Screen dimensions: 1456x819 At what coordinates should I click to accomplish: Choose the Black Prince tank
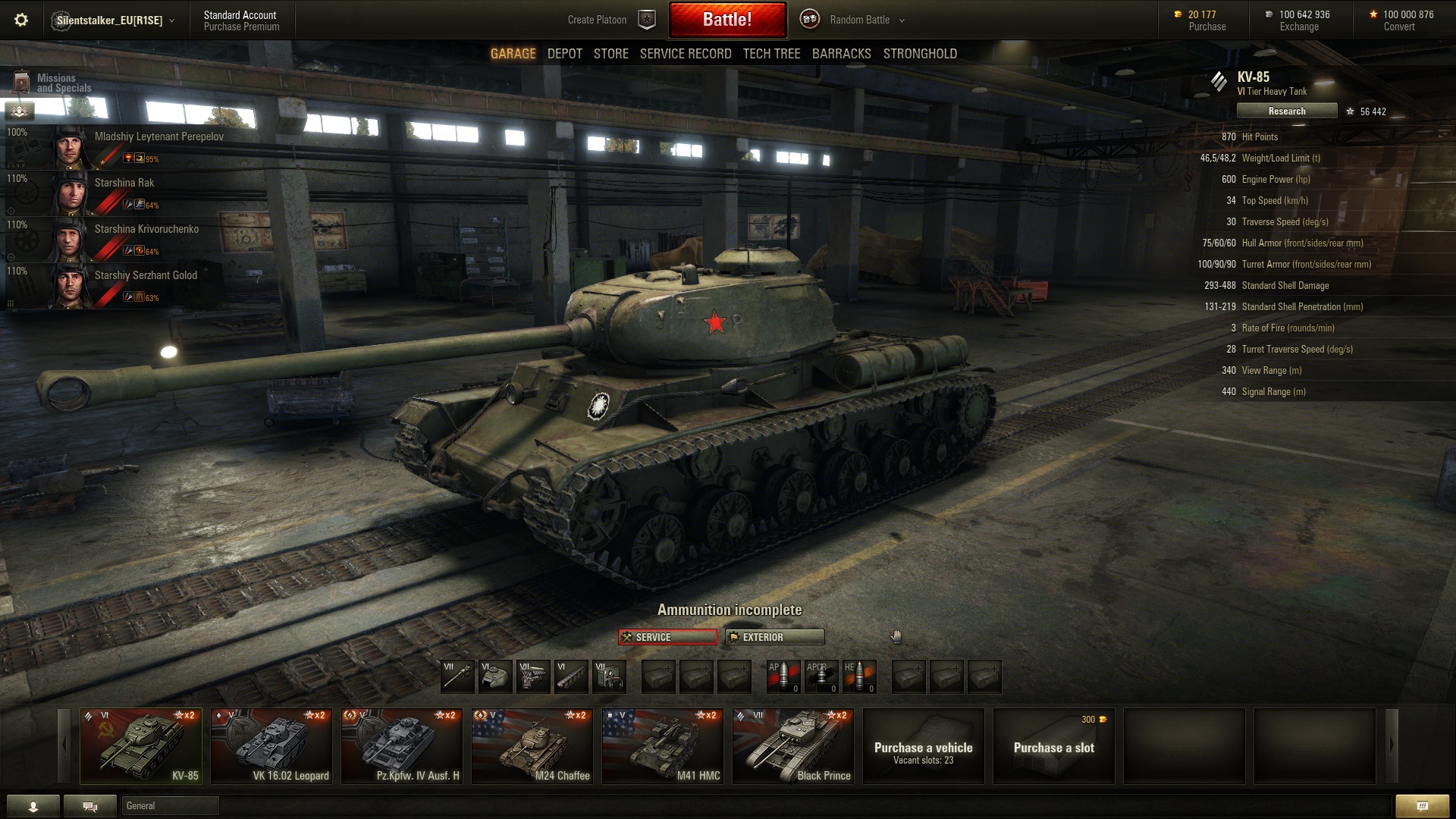(x=793, y=746)
